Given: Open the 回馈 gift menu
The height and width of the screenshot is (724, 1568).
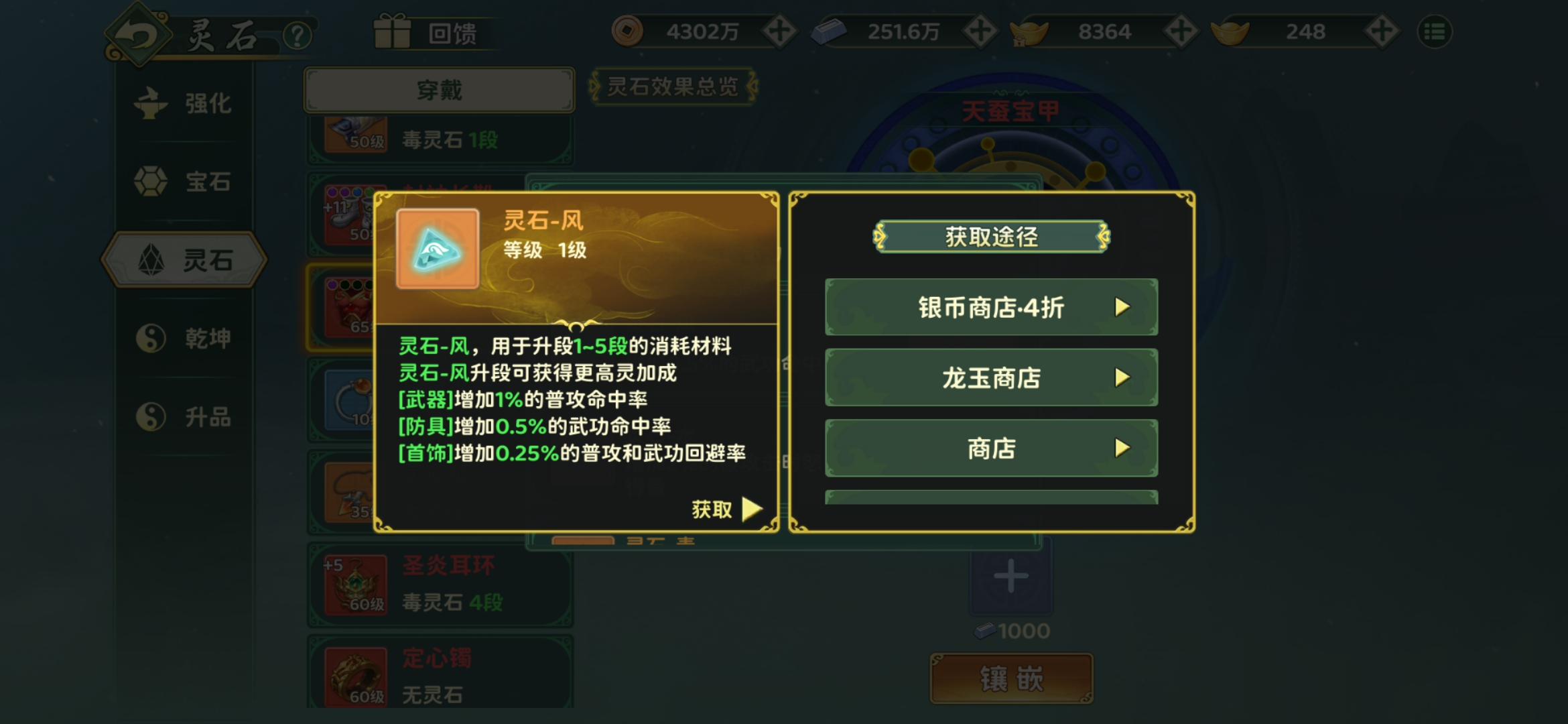Looking at the screenshot, I should (429, 32).
